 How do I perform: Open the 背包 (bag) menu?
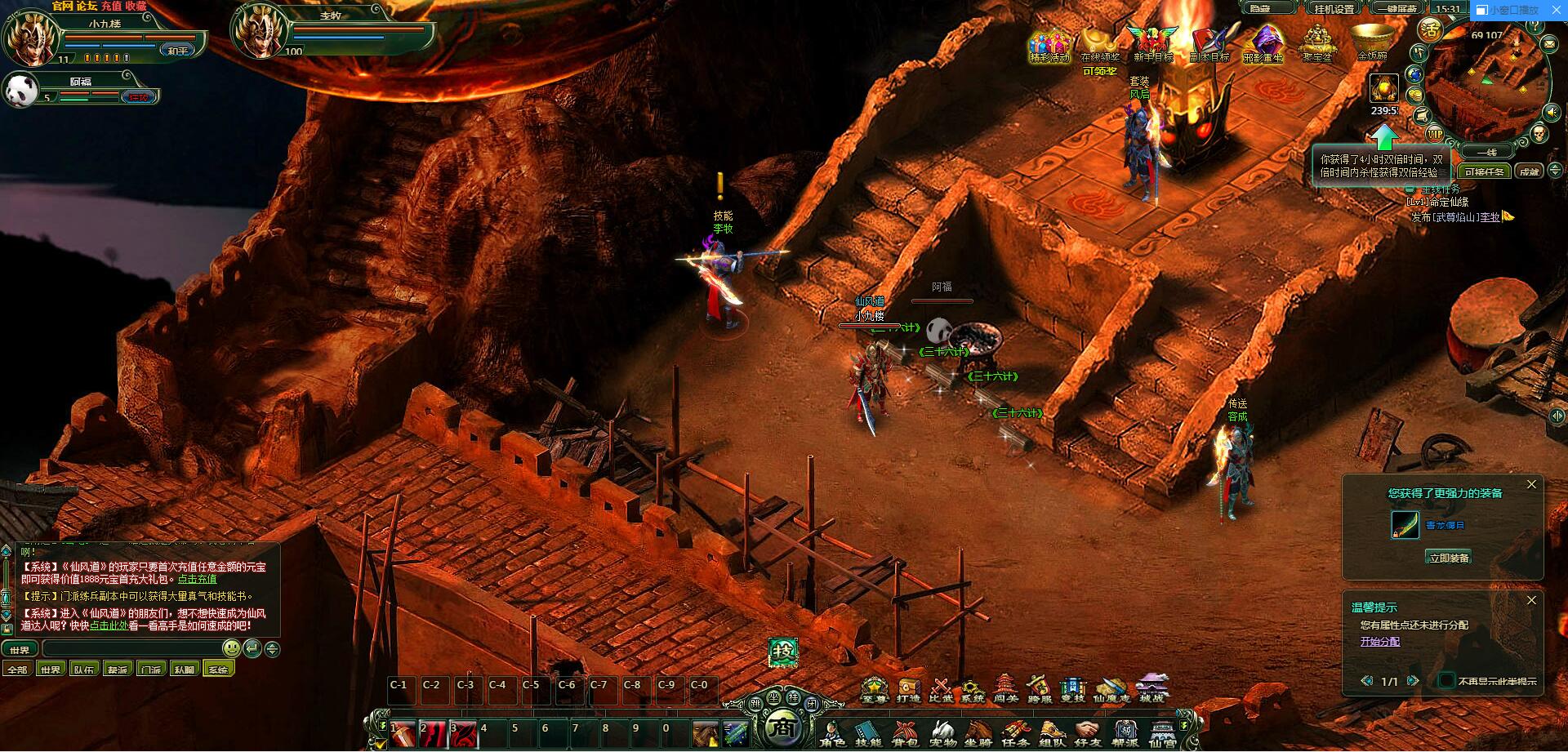905,732
